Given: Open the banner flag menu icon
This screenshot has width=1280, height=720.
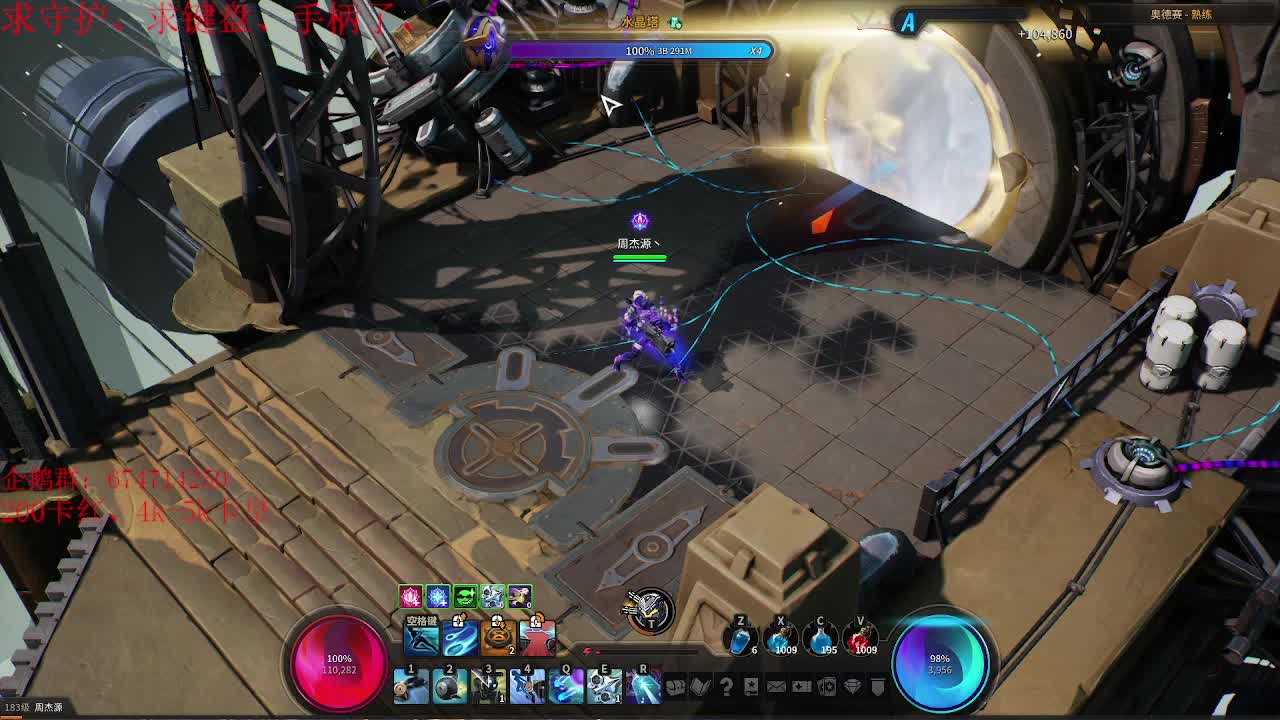Looking at the screenshot, I should coord(877,687).
